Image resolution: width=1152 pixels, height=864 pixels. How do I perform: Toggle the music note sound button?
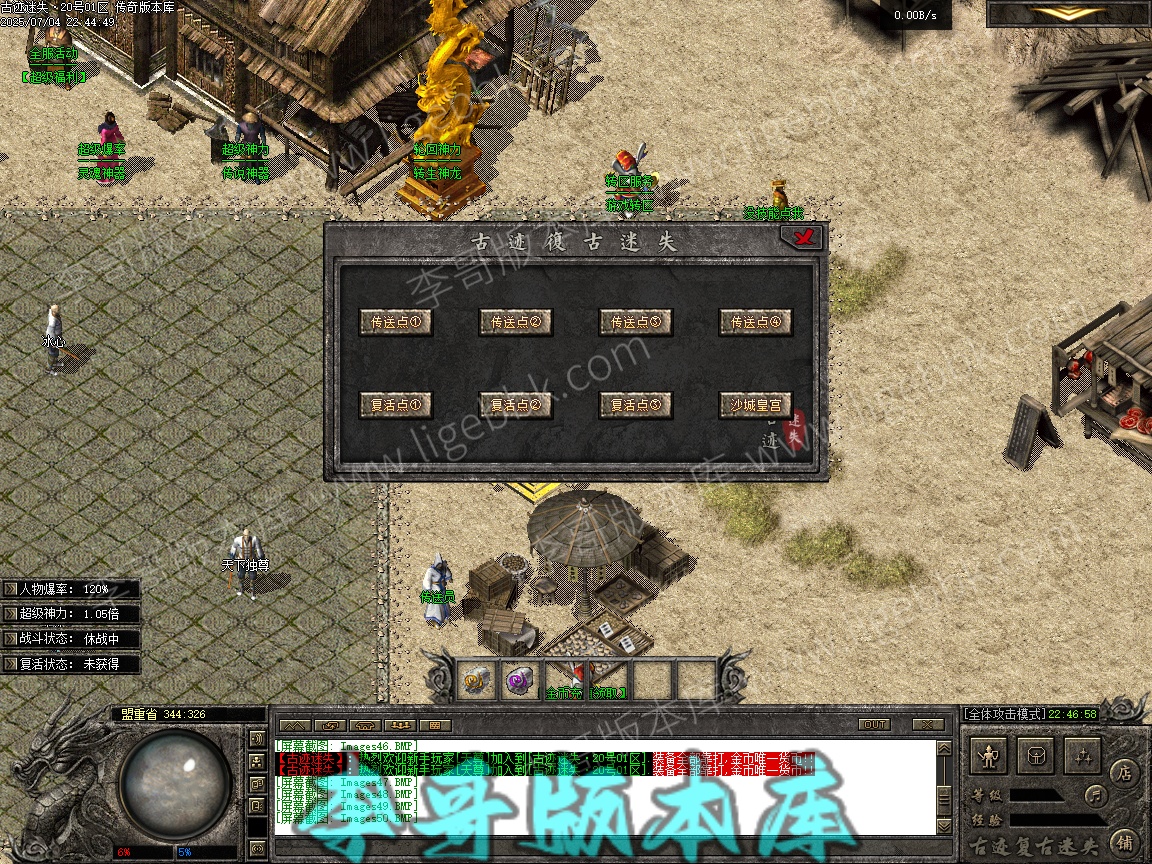coord(1096,796)
